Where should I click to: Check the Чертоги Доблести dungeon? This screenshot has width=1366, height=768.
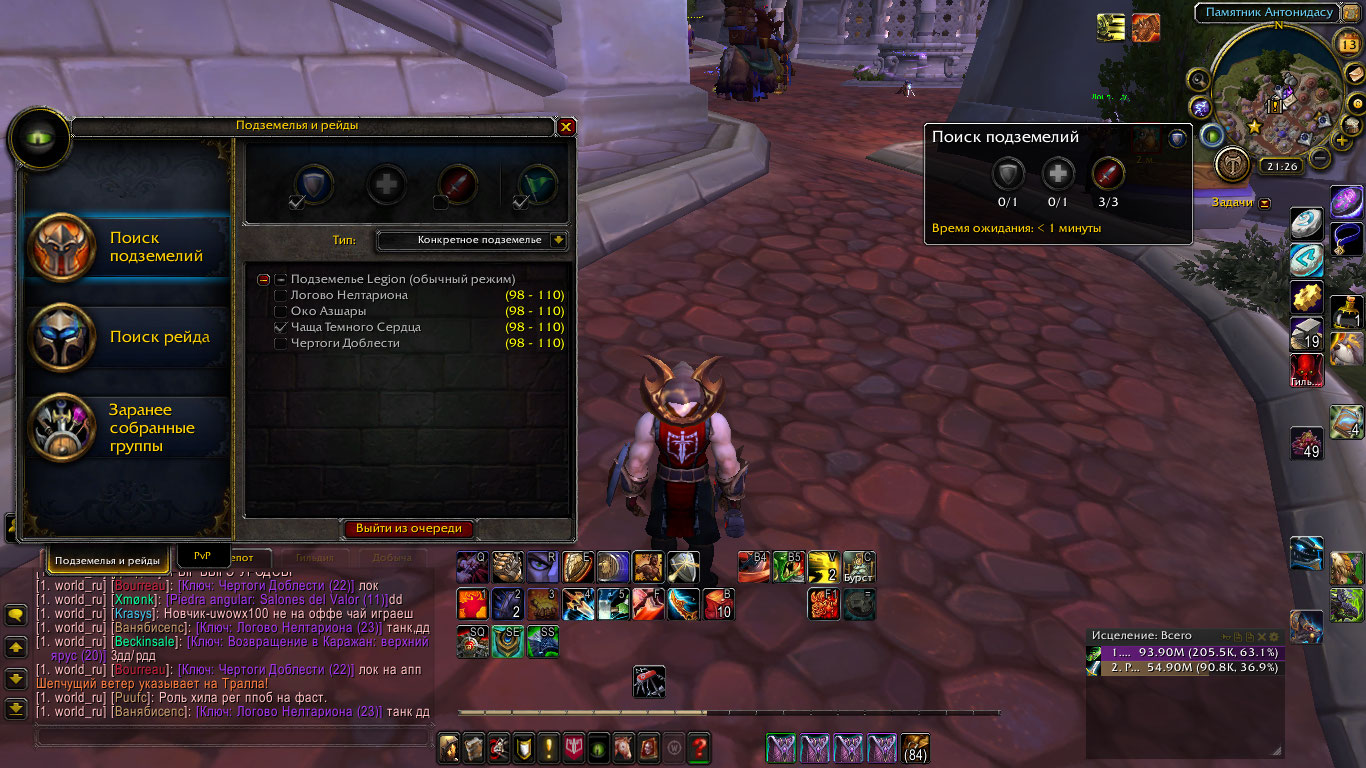(x=282, y=344)
